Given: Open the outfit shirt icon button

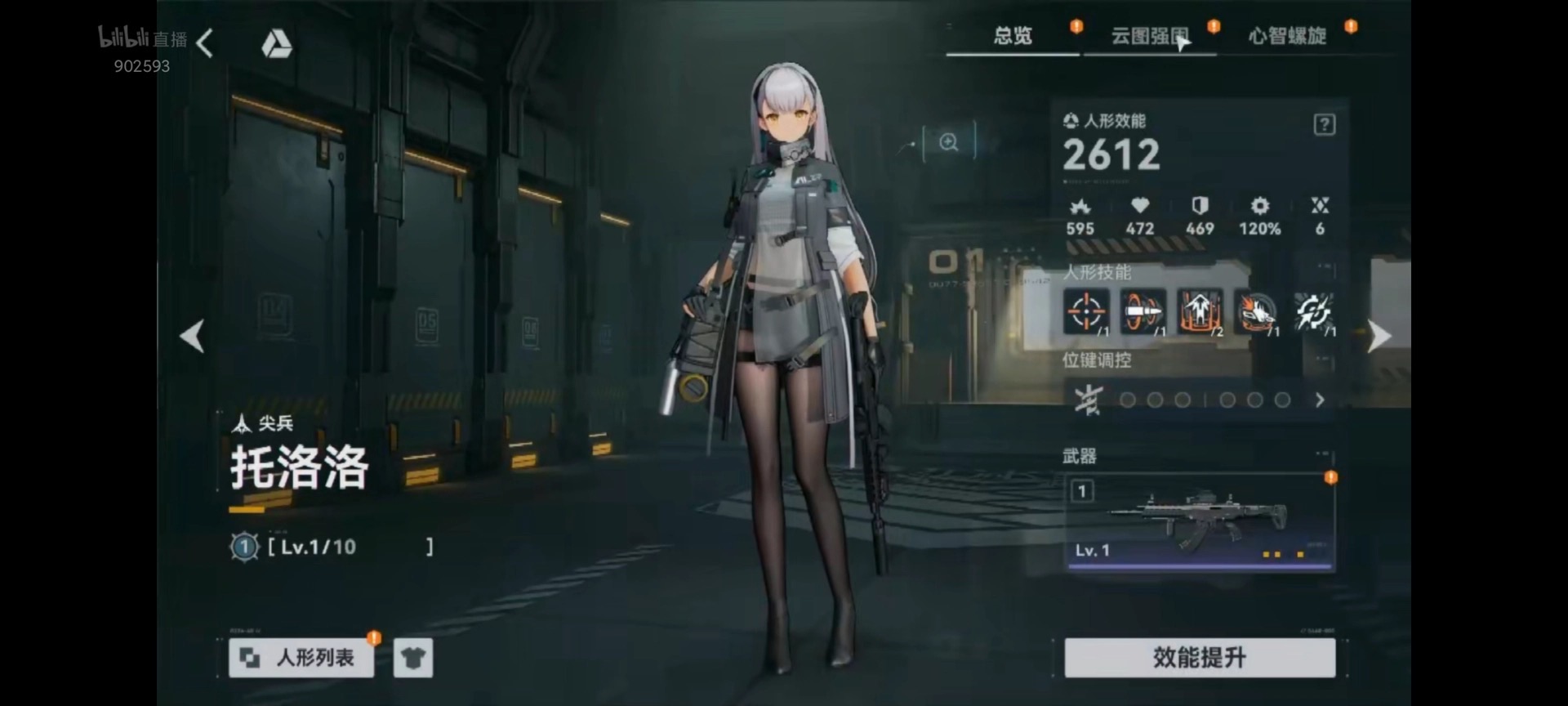Looking at the screenshot, I should 412,658.
